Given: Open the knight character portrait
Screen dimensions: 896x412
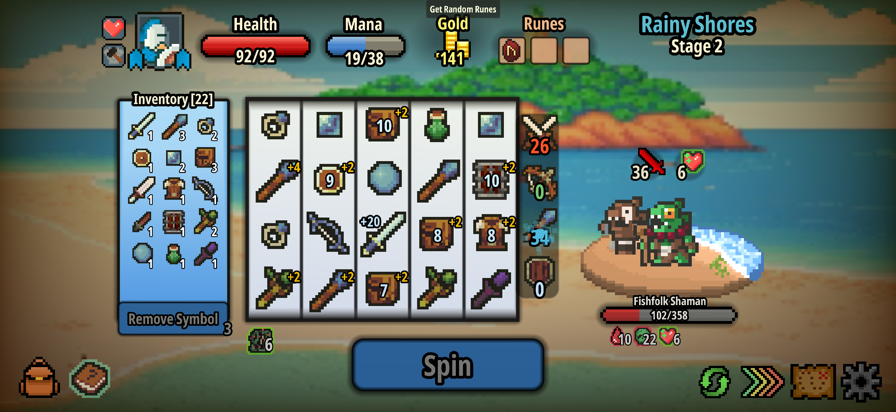Looking at the screenshot, I should click(158, 42).
